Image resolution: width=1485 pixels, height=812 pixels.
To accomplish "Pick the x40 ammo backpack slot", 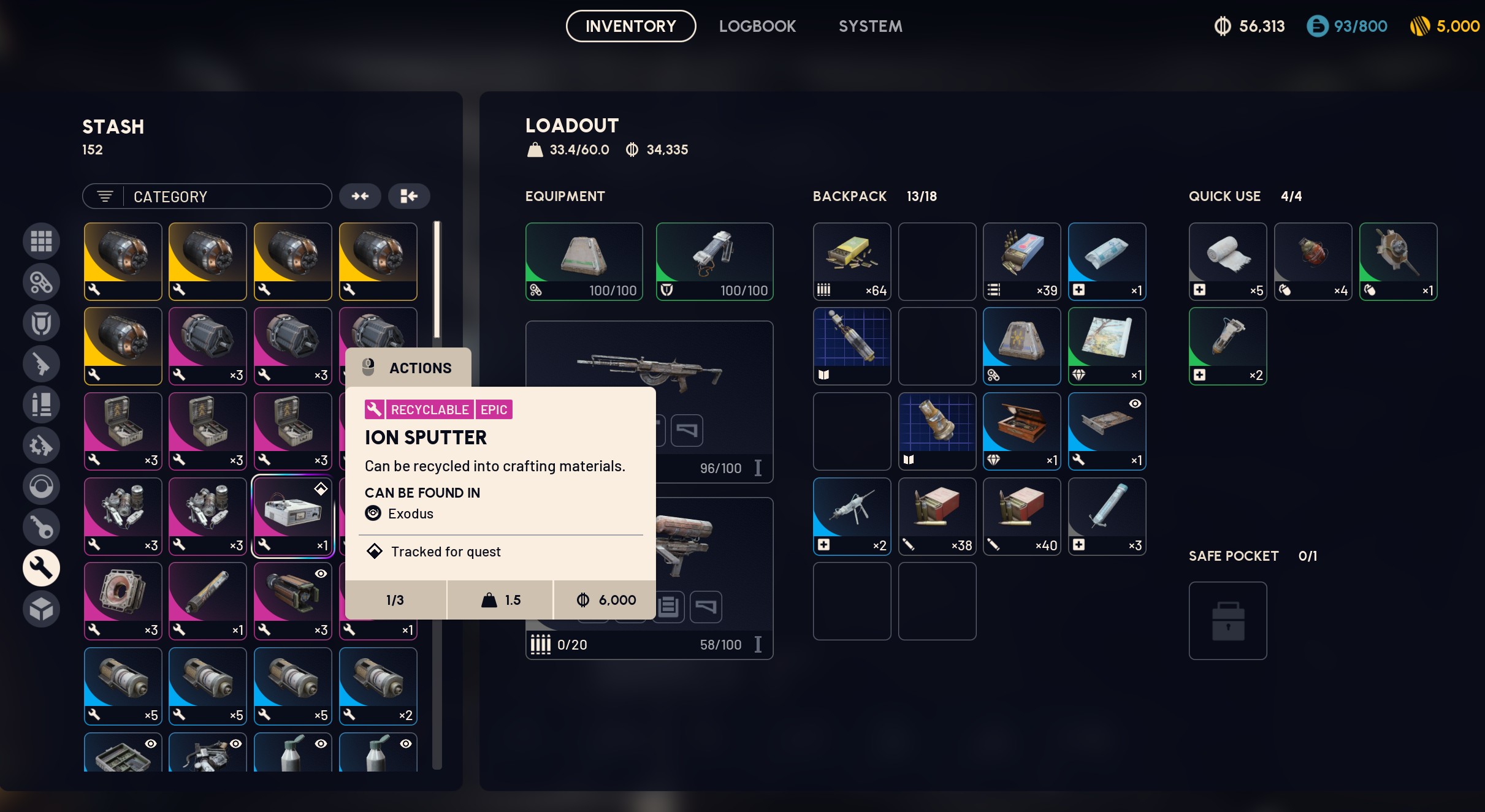I will point(1021,516).
